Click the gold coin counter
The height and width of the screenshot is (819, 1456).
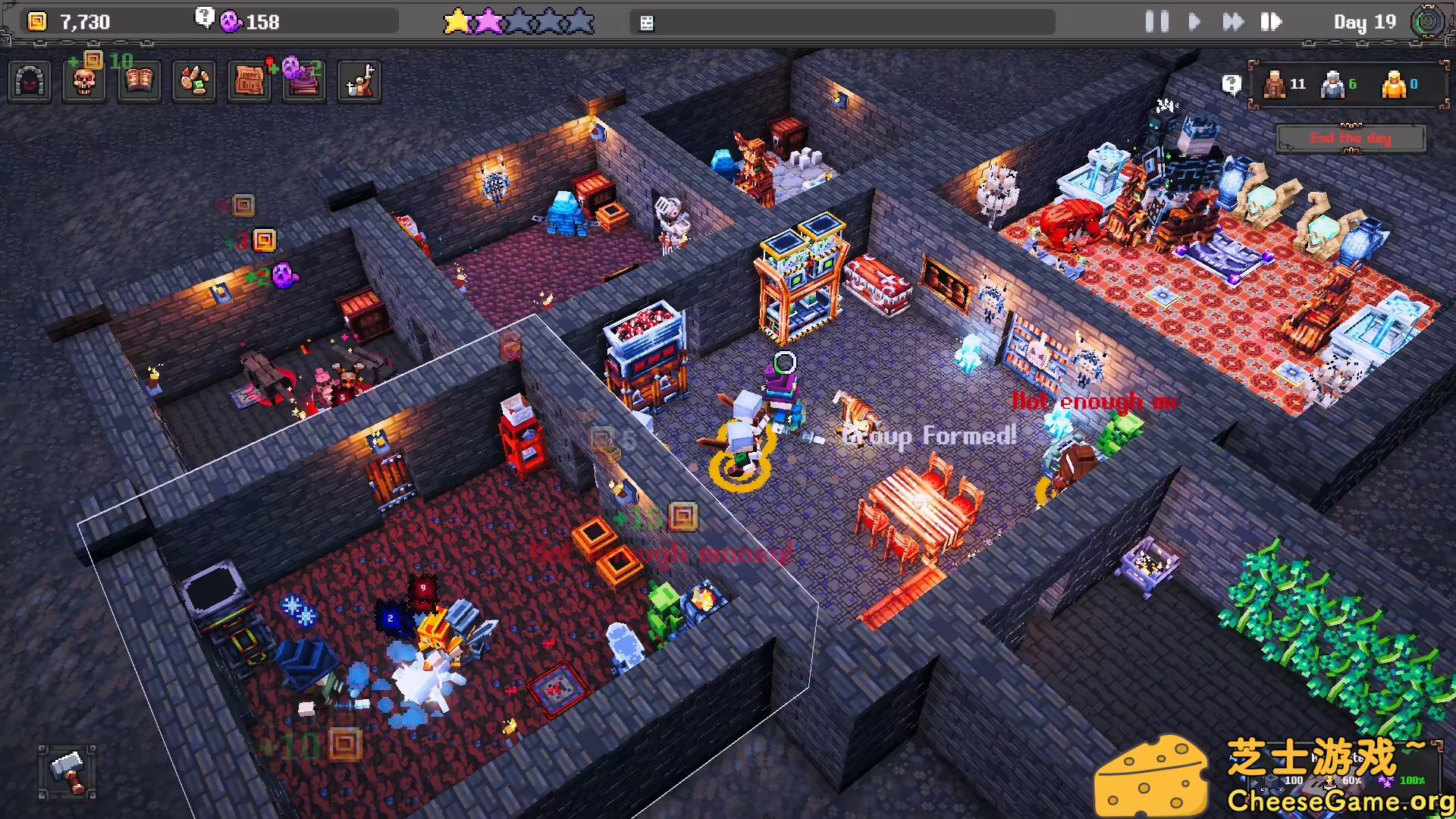[x=36, y=22]
